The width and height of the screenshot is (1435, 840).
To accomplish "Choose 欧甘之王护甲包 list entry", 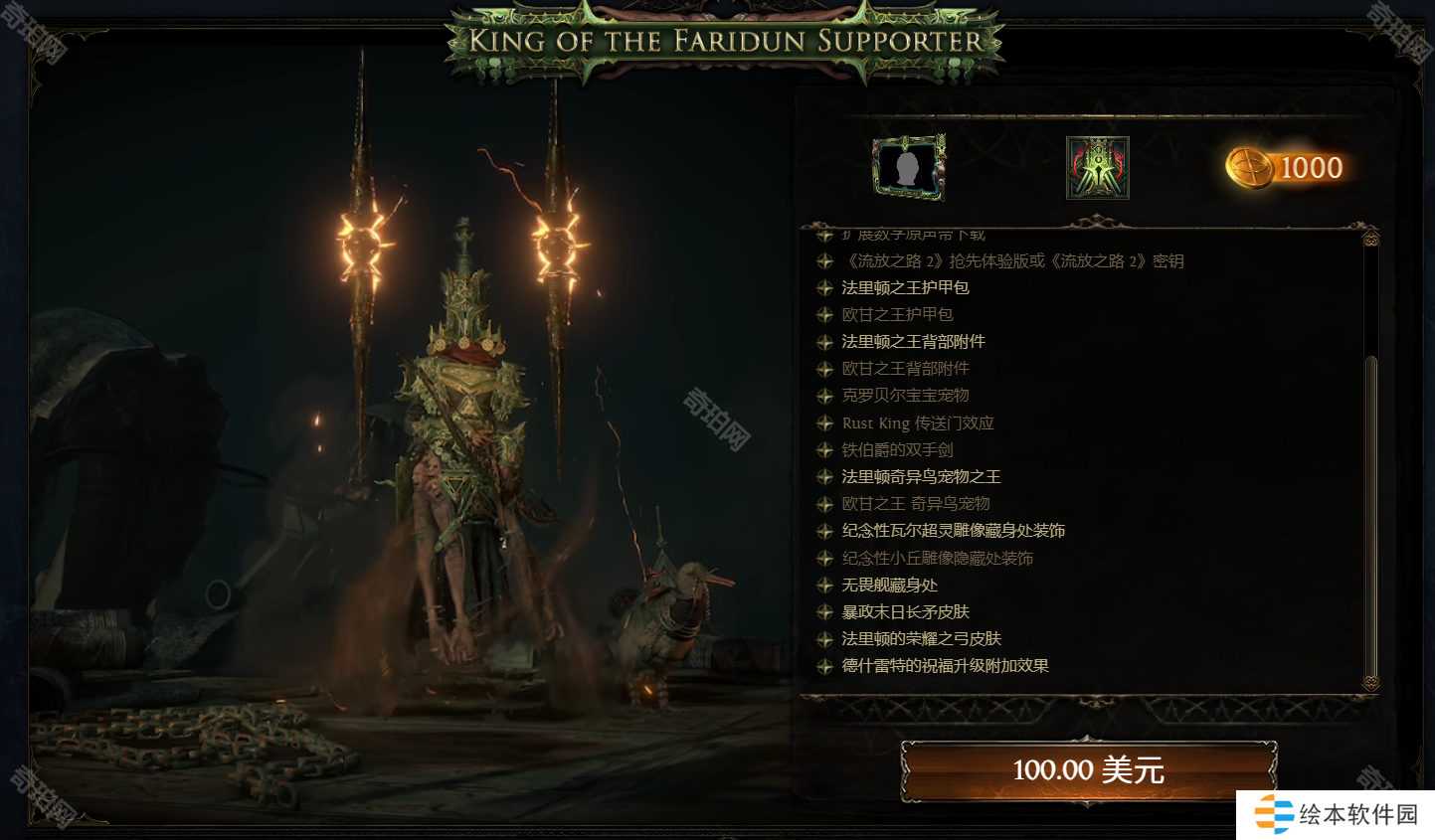I will pos(897,315).
